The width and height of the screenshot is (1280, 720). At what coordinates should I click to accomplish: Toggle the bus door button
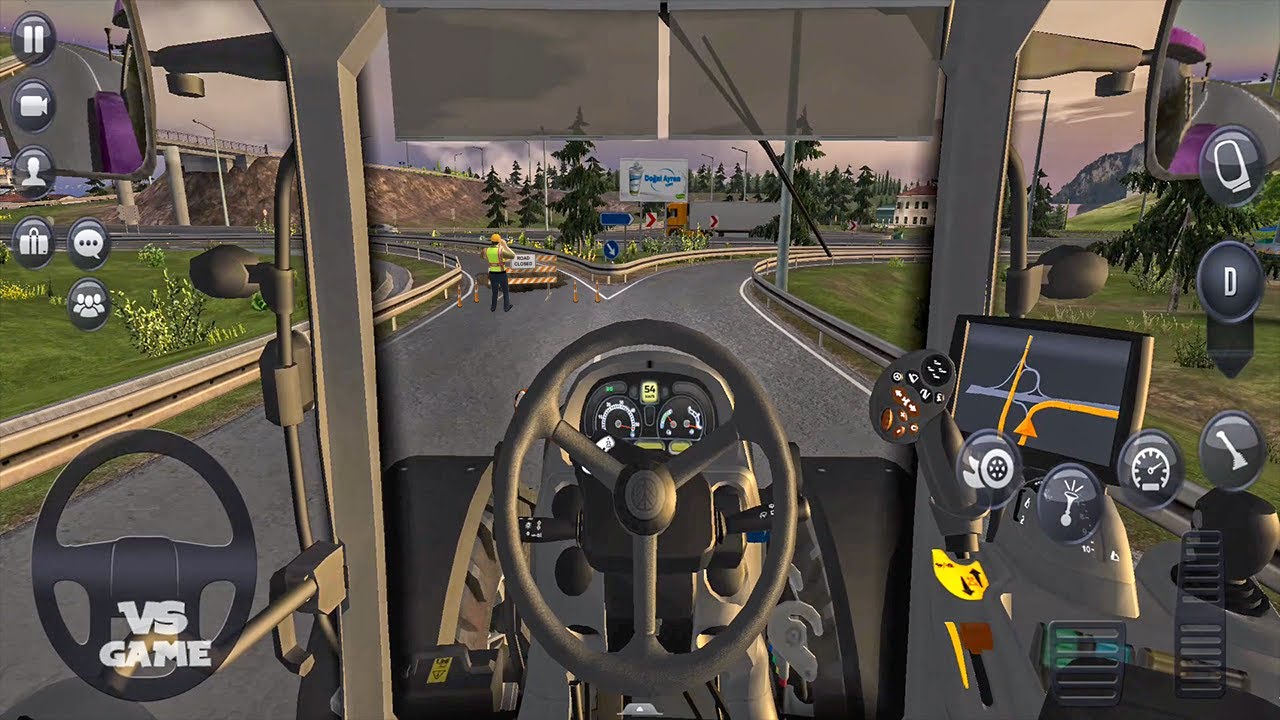point(1231,164)
